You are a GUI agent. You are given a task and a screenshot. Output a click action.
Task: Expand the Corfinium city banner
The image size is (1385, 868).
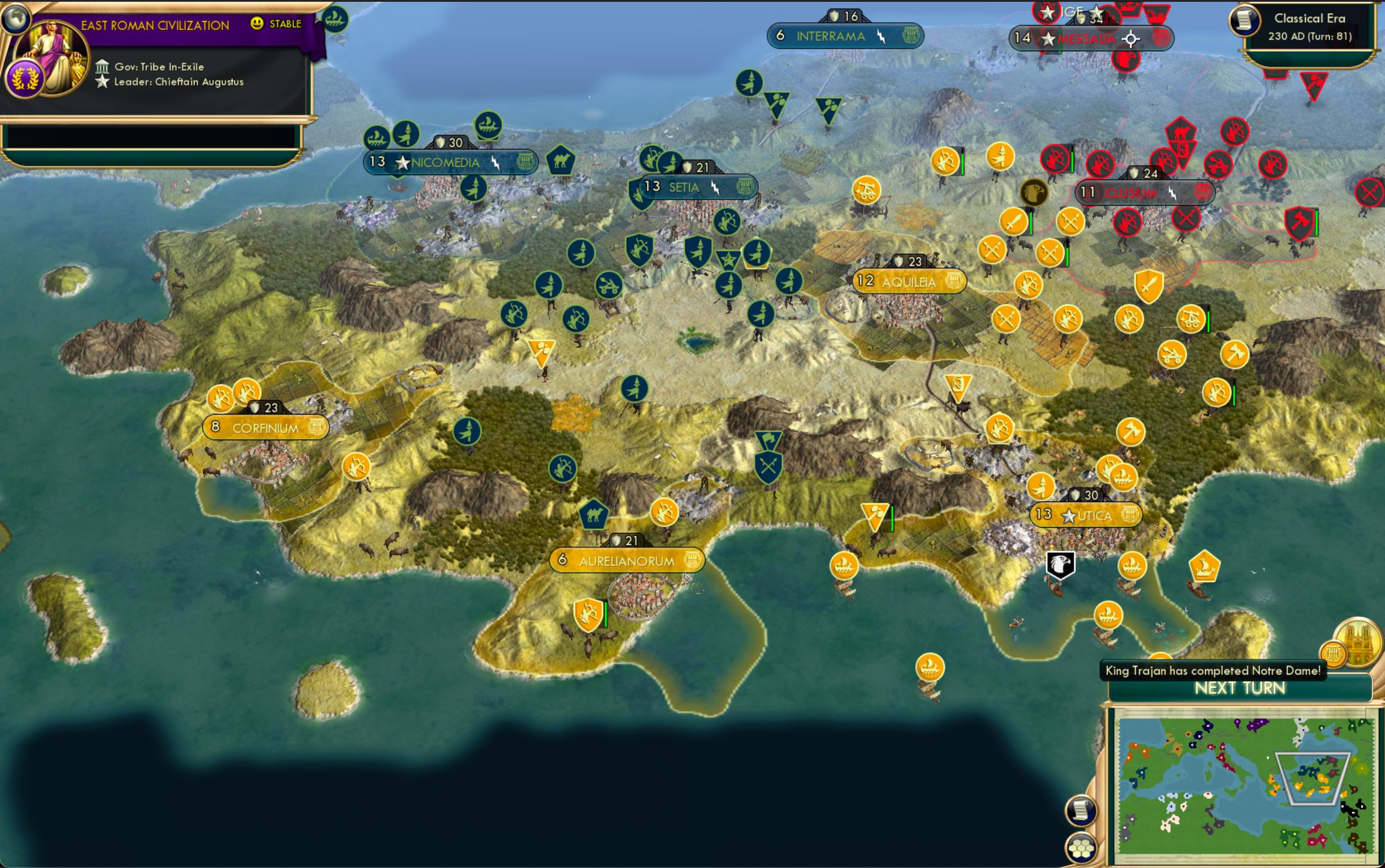266,427
